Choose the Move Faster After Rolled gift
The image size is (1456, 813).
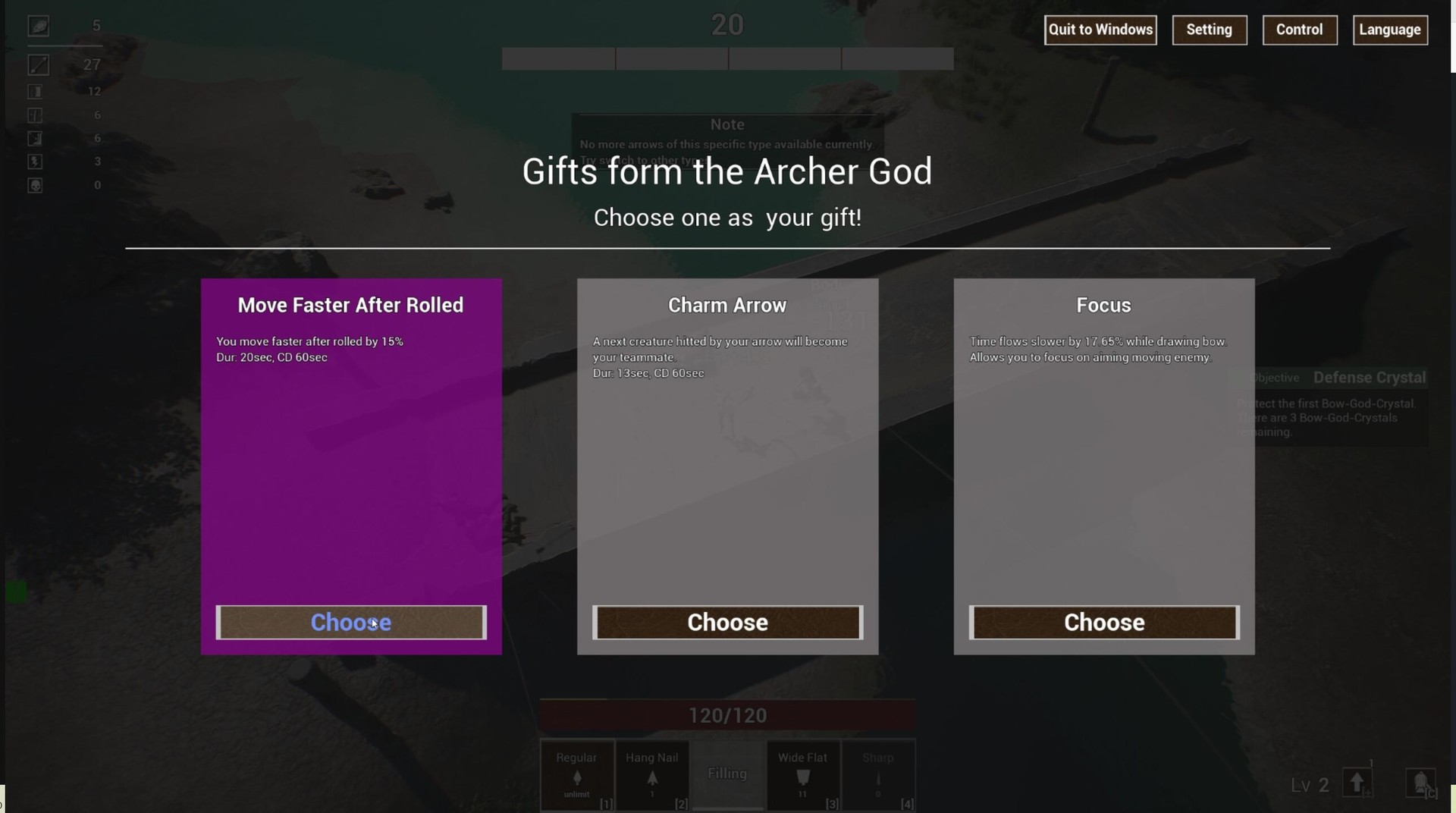point(350,622)
